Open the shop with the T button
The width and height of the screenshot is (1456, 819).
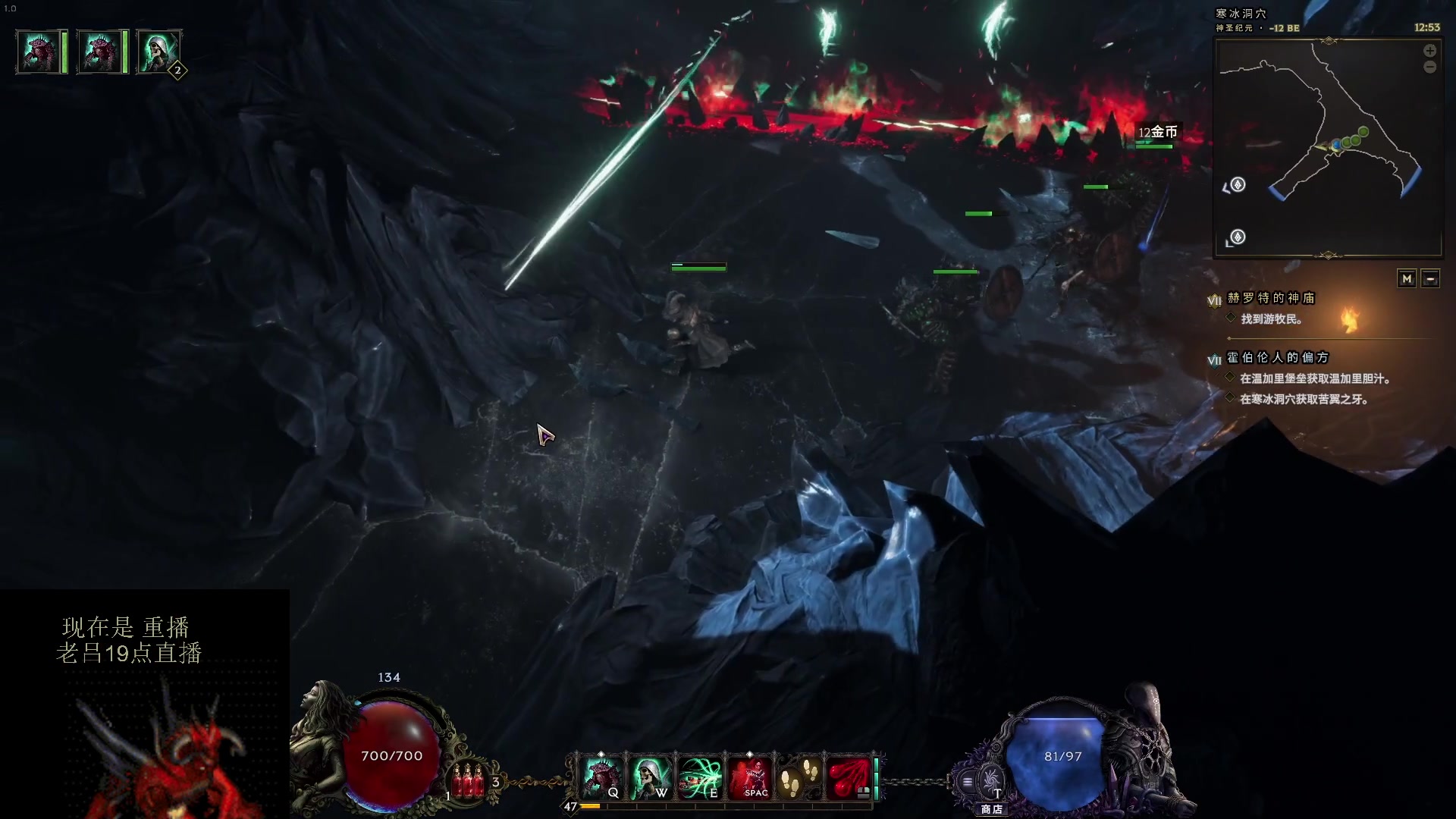pos(991,781)
